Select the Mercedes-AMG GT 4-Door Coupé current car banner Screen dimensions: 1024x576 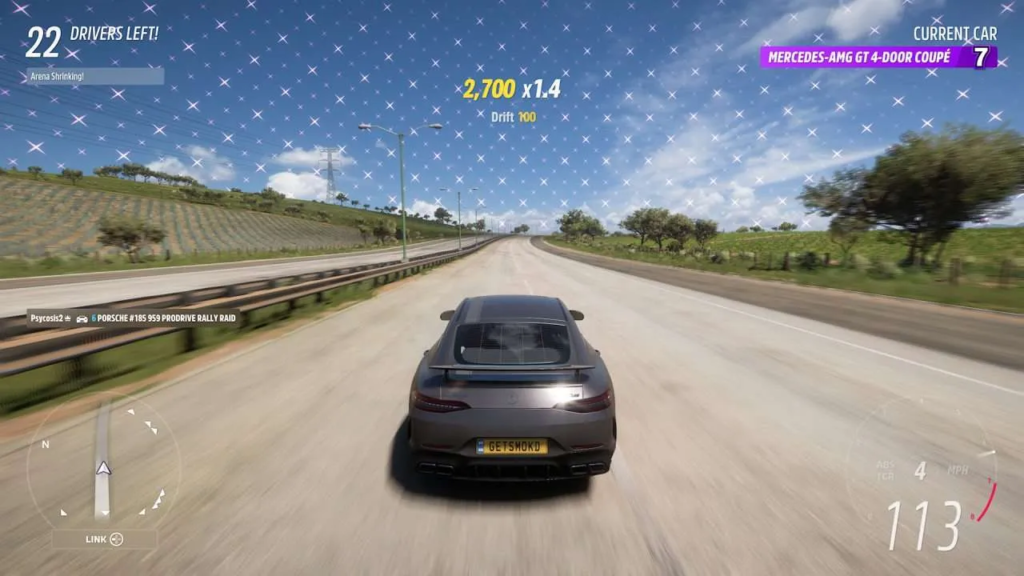877,57
